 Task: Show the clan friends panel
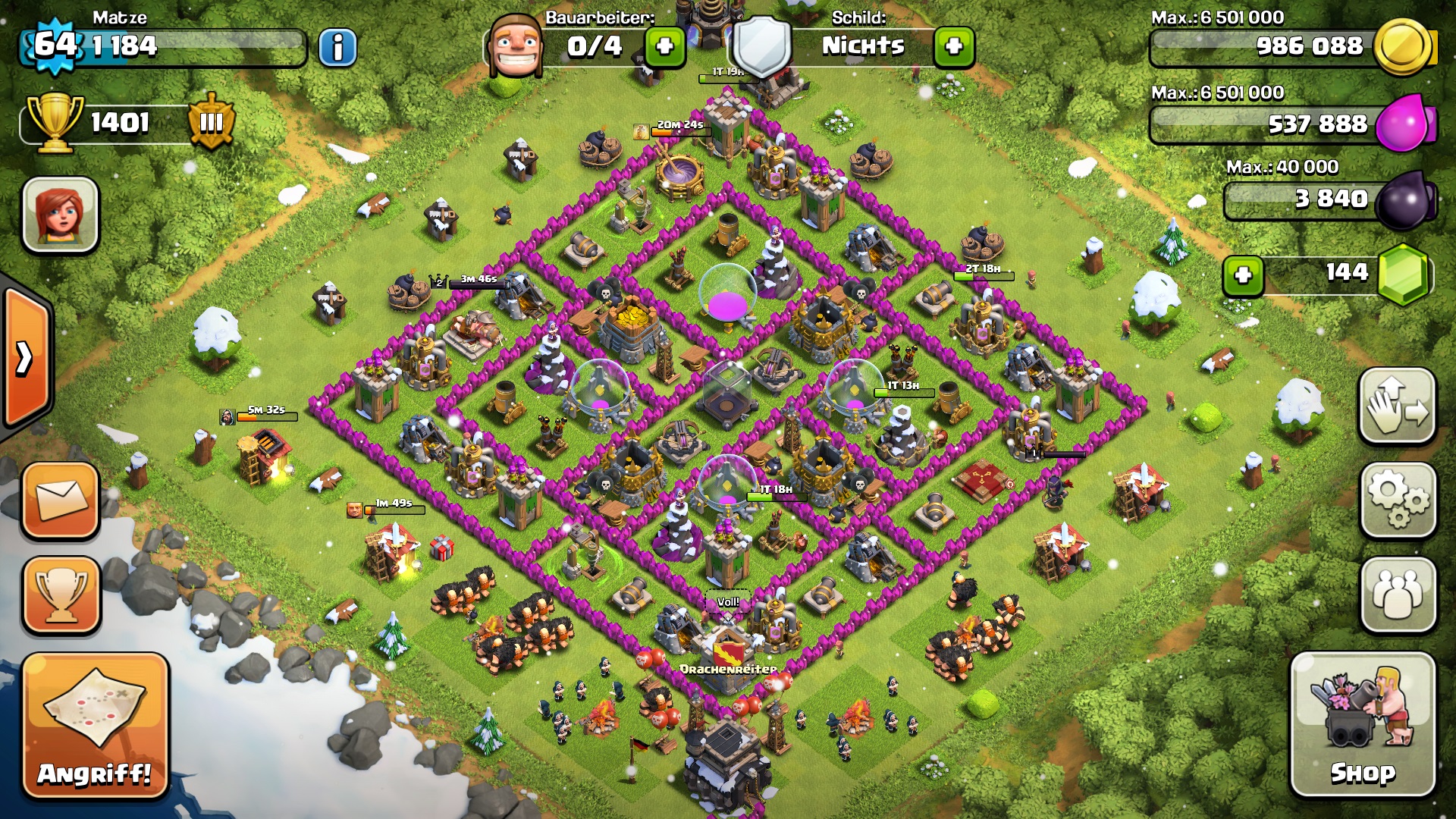click(x=1398, y=594)
